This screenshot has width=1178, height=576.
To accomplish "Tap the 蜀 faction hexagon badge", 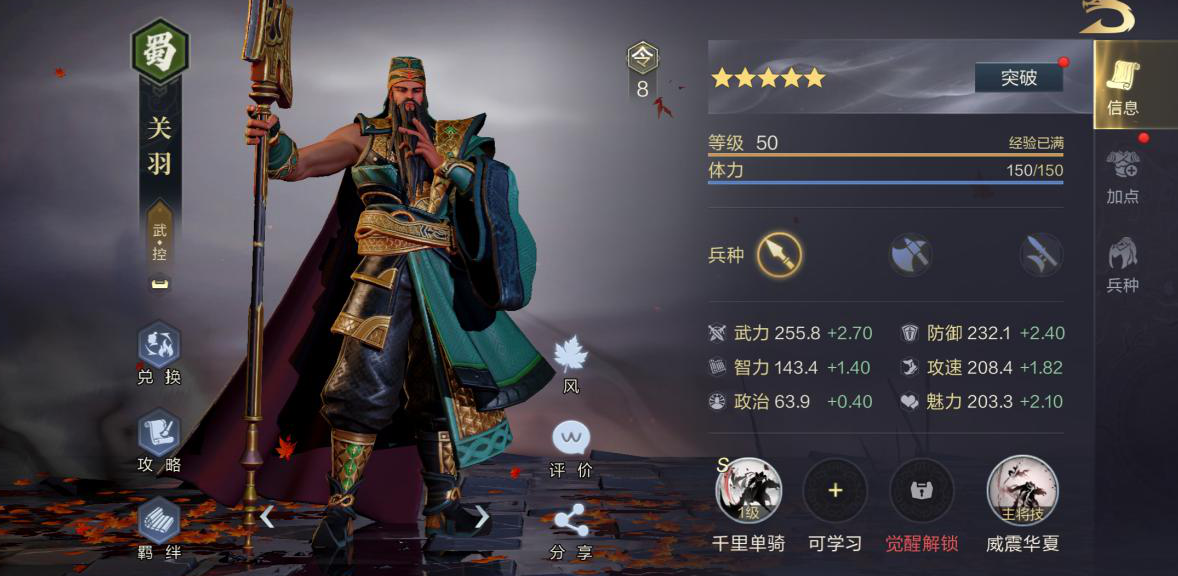I will click(x=160, y=51).
